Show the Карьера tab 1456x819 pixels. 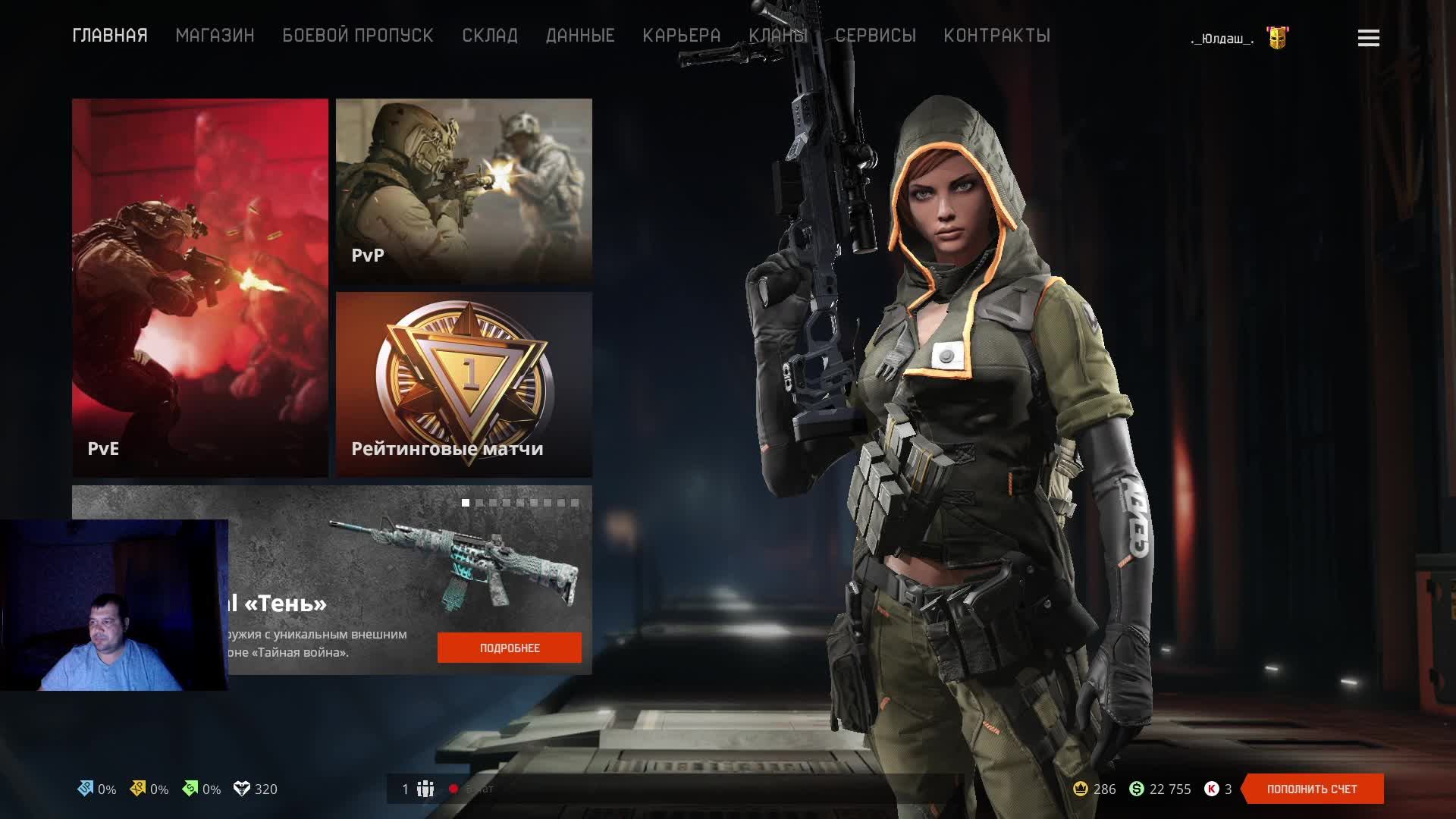coord(681,36)
